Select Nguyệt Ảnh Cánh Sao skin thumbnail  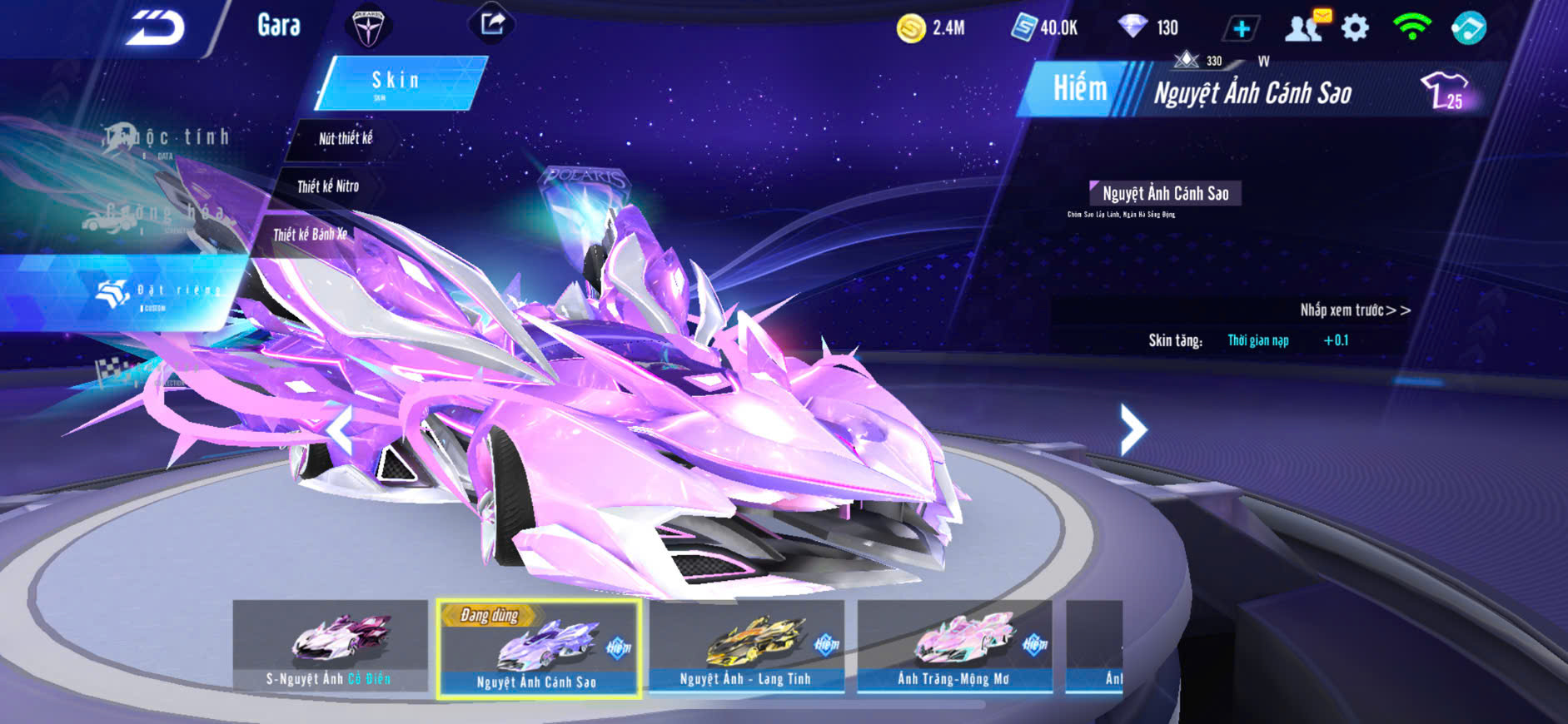538,649
